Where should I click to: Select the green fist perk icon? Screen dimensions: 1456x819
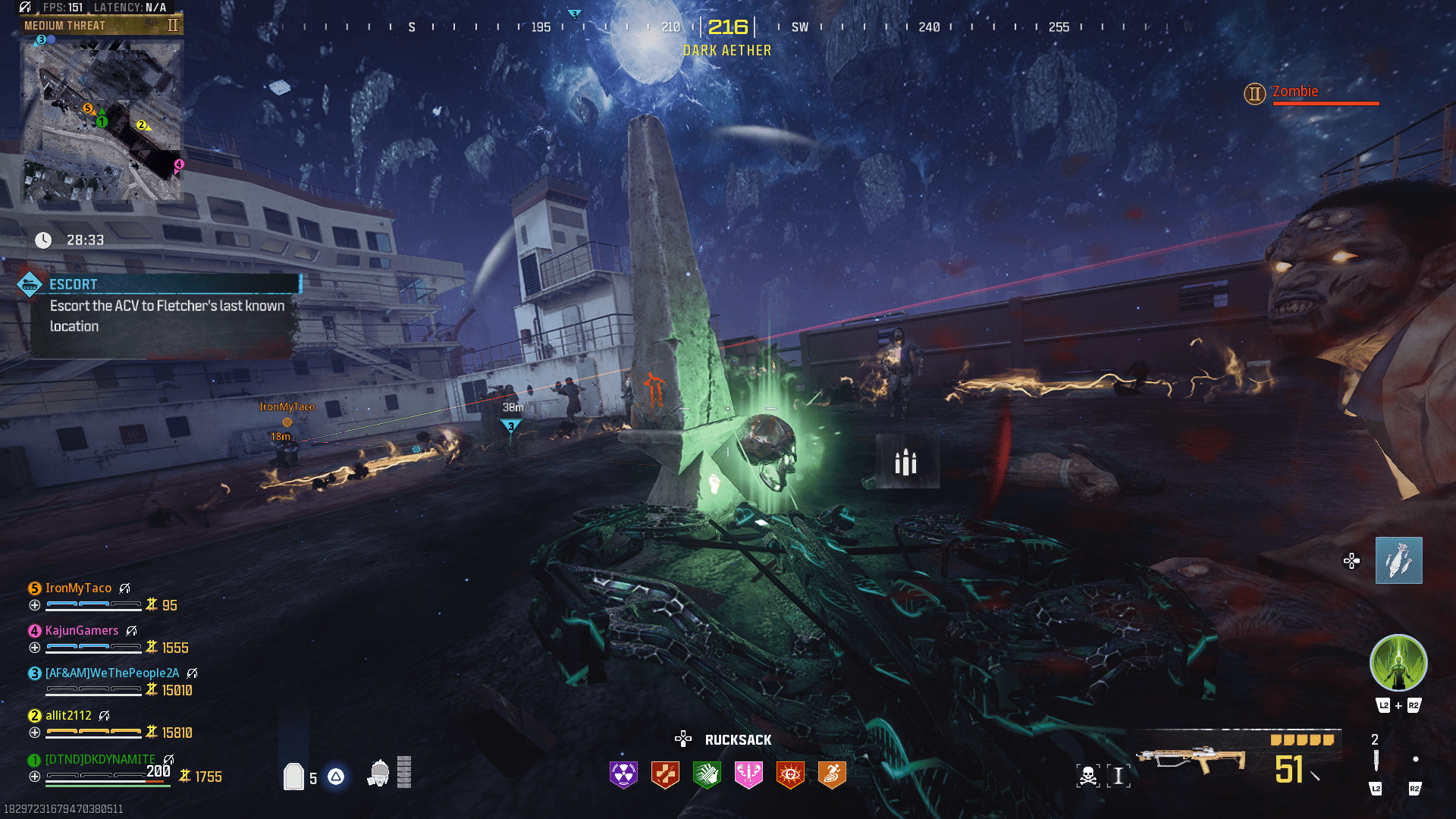click(707, 774)
